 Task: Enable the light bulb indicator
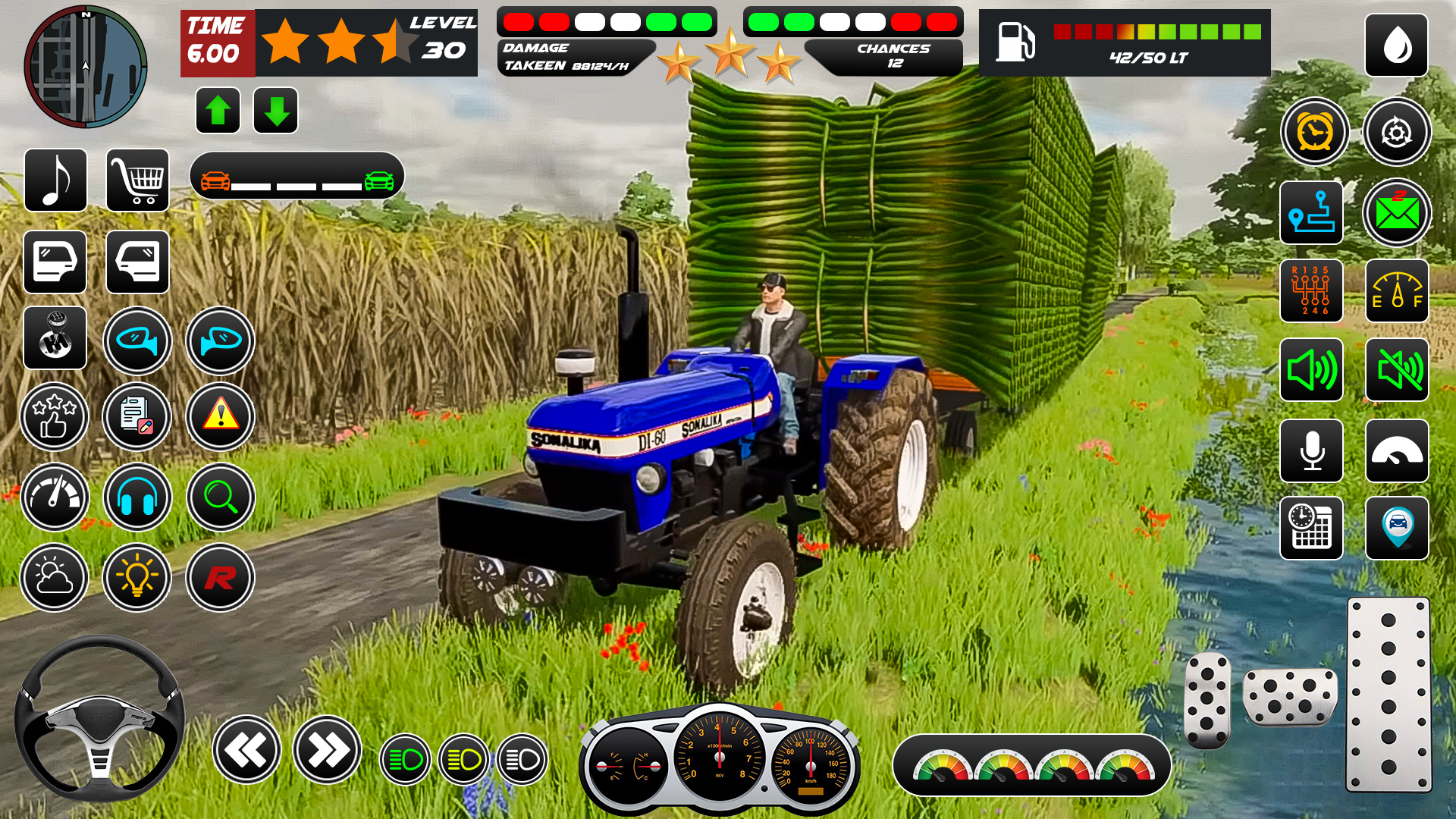coord(137,578)
